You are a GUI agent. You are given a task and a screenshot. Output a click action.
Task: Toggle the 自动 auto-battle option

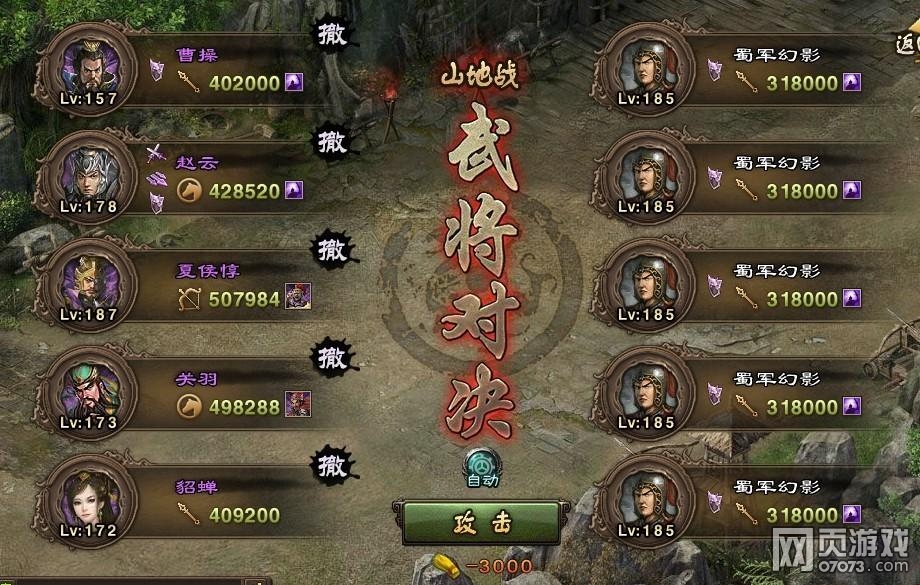[482, 464]
